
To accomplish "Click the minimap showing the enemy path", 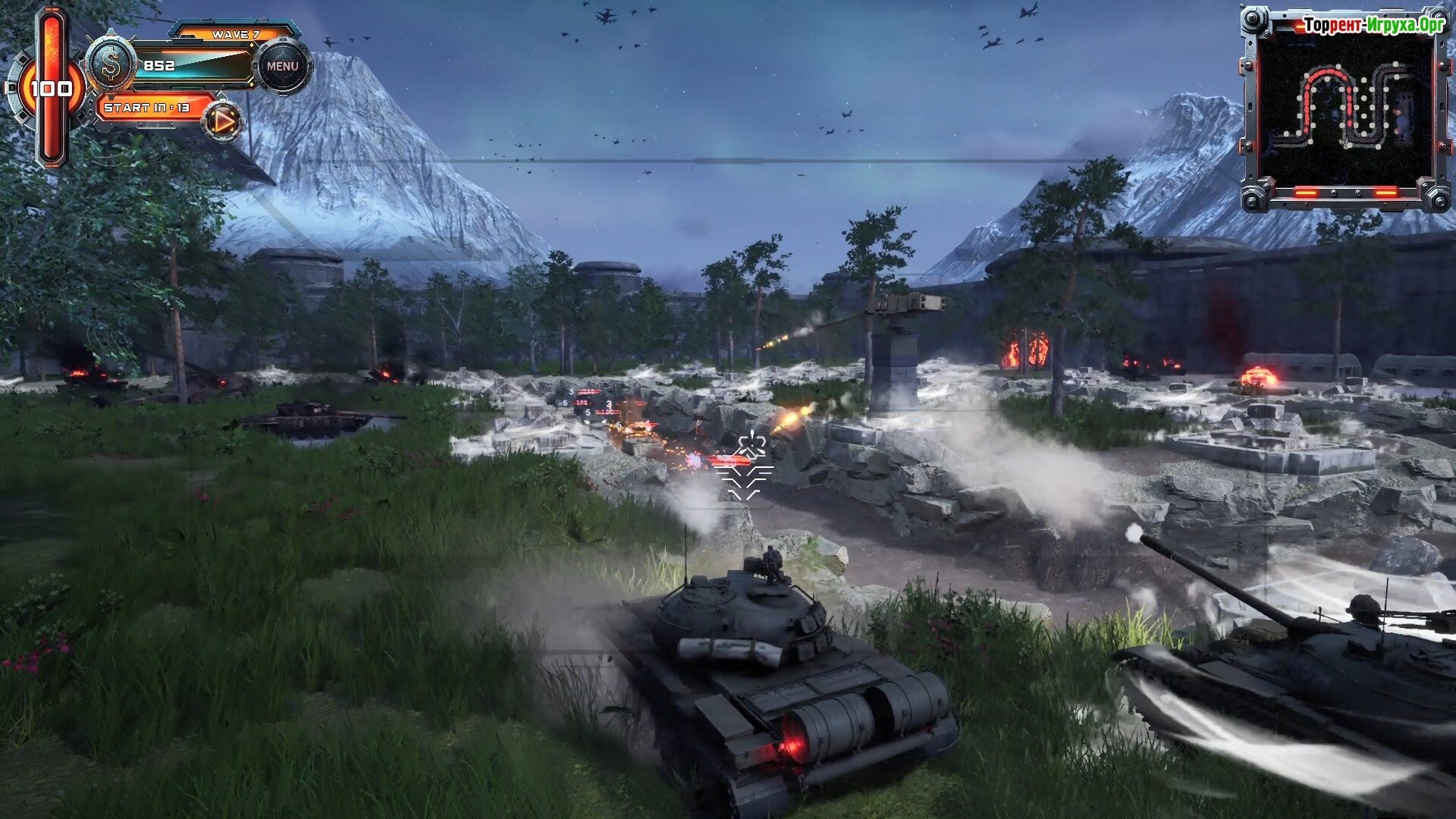I will (x=1345, y=107).
